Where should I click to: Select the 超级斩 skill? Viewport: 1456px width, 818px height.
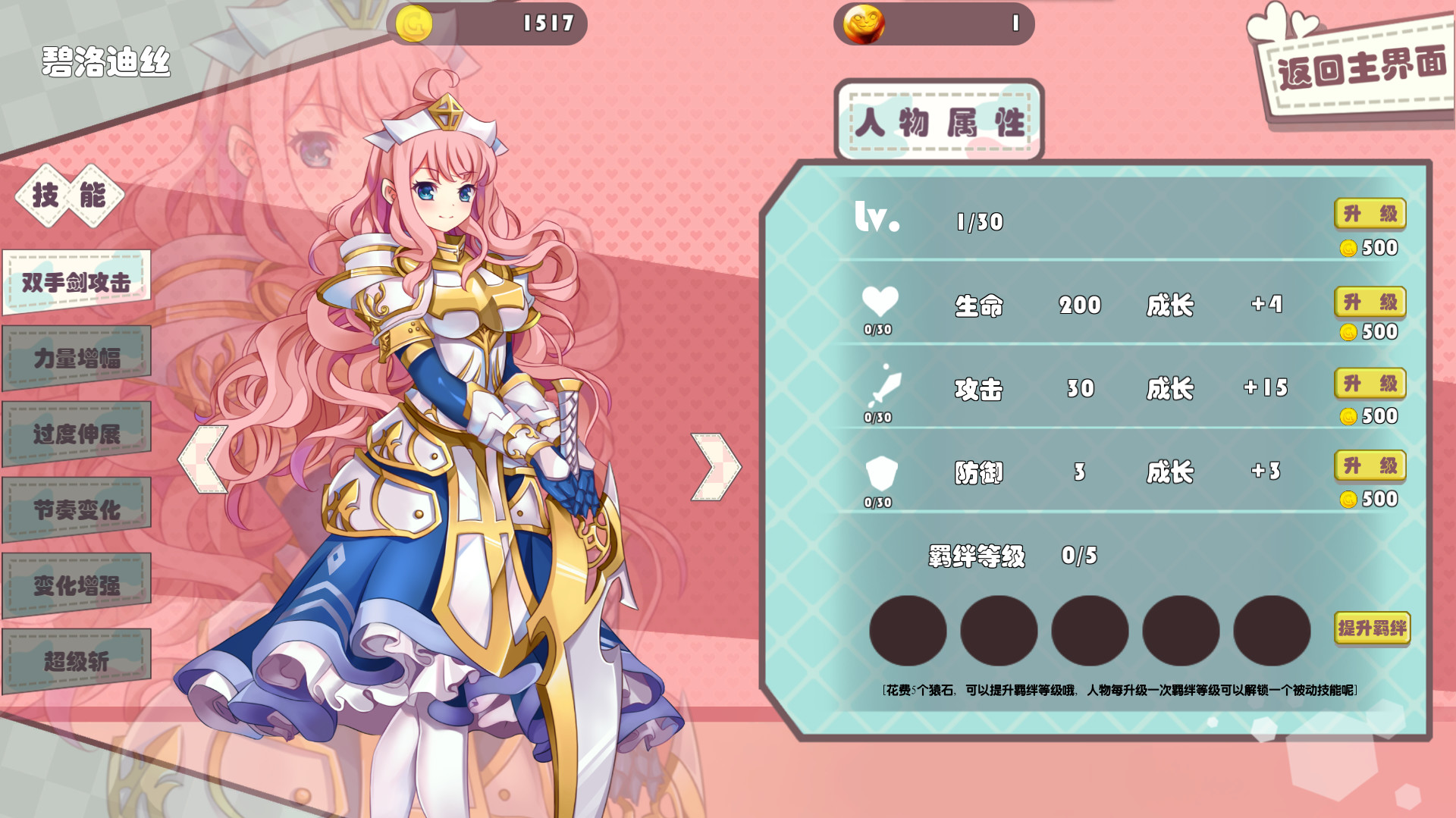coord(76,660)
